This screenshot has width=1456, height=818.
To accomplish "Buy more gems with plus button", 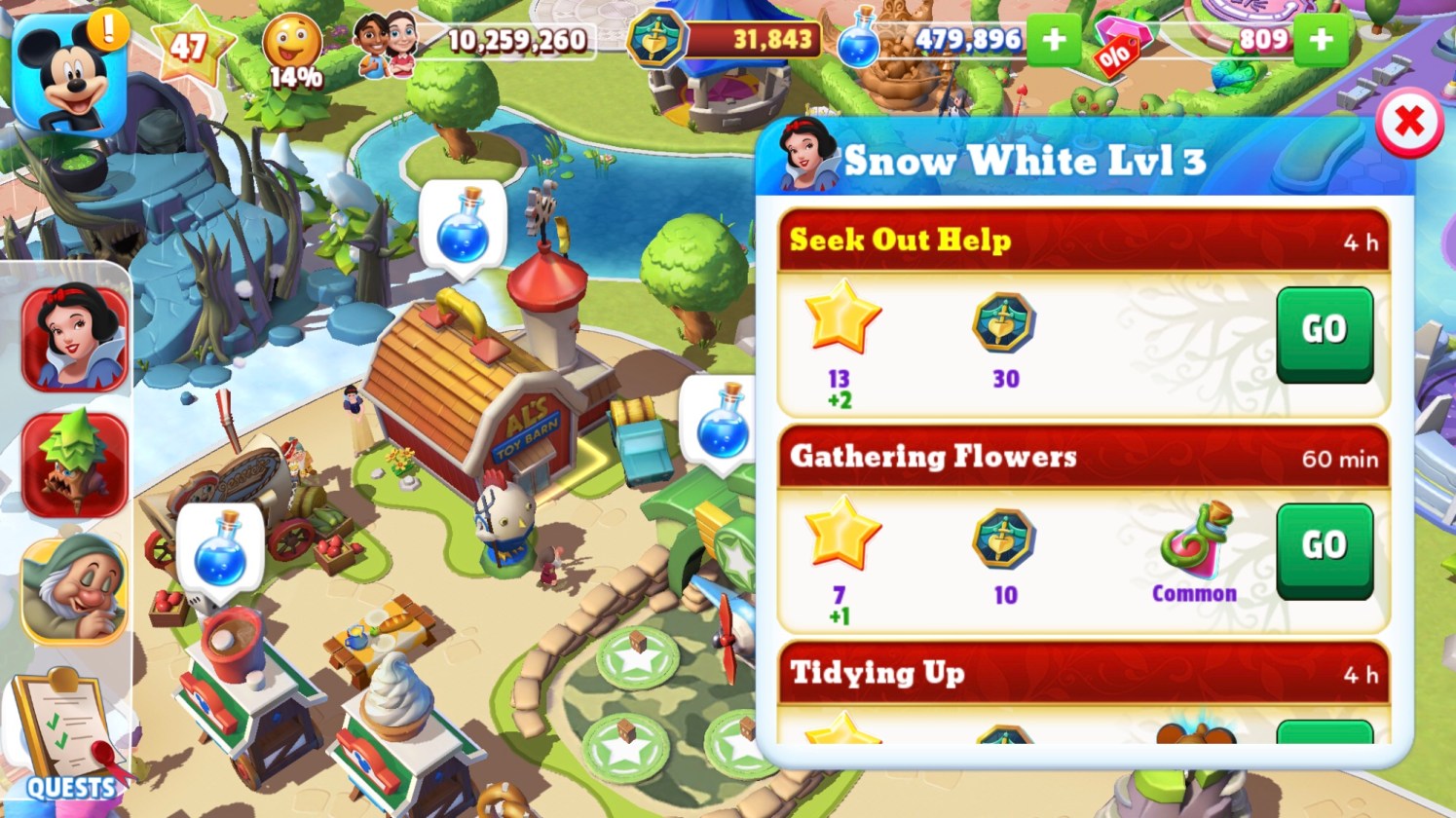I will [x=1321, y=40].
